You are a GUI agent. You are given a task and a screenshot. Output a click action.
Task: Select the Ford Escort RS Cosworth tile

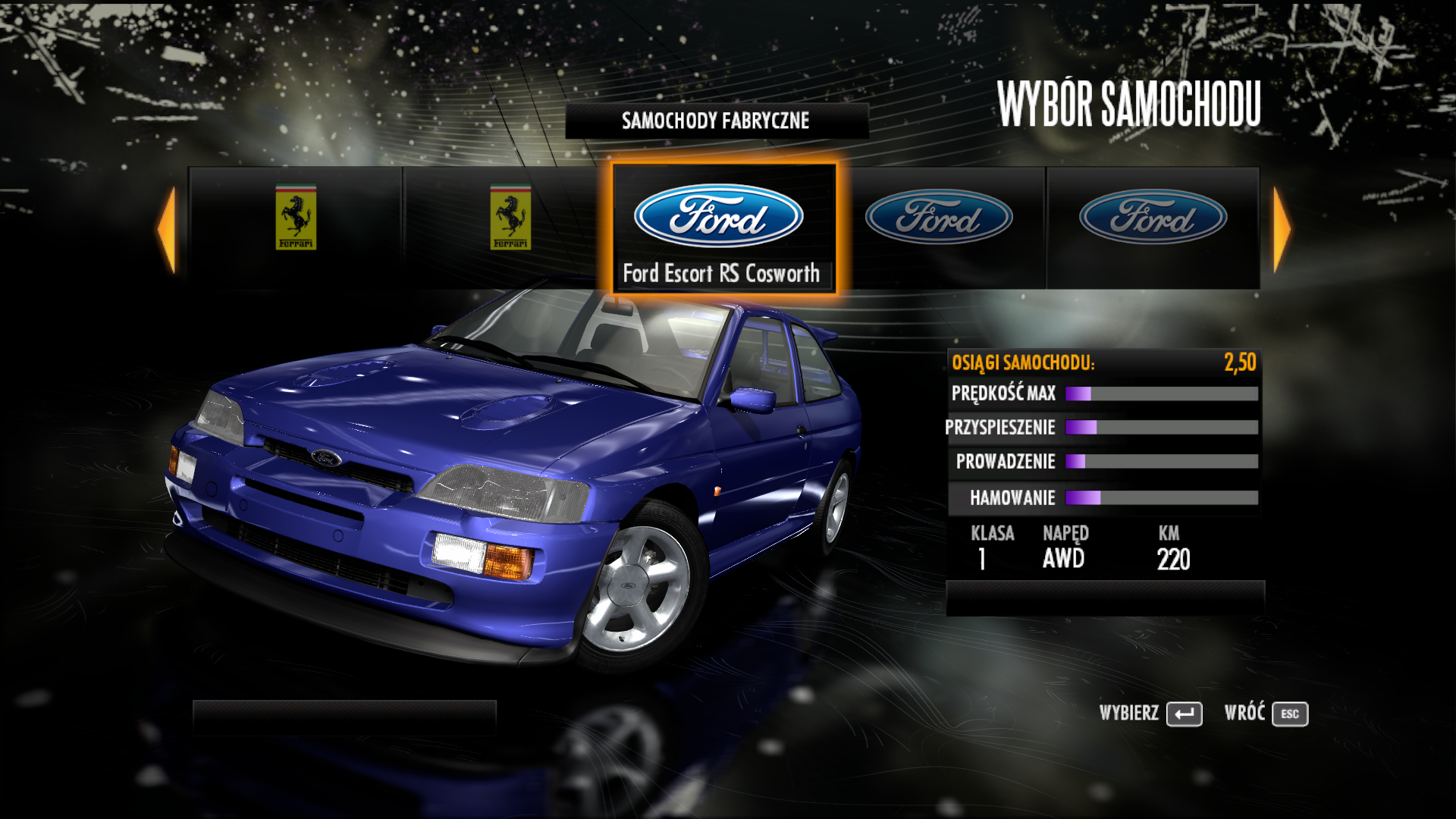(x=723, y=228)
